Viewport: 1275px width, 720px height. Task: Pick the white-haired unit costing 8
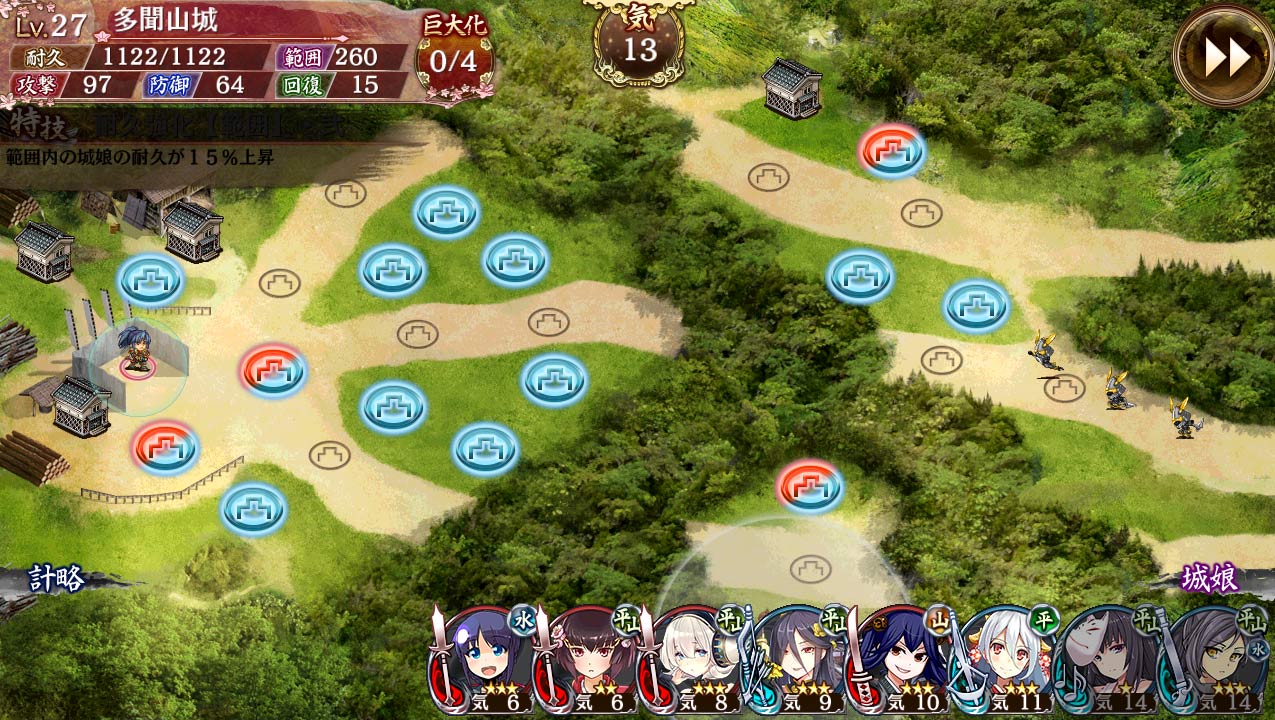click(x=694, y=662)
